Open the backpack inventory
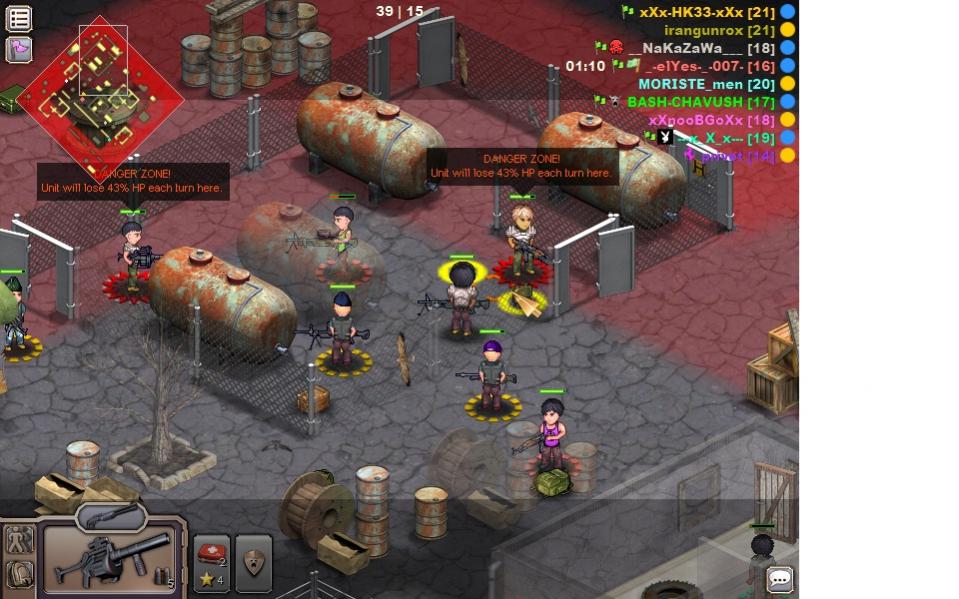959x599 pixels. coord(19,575)
